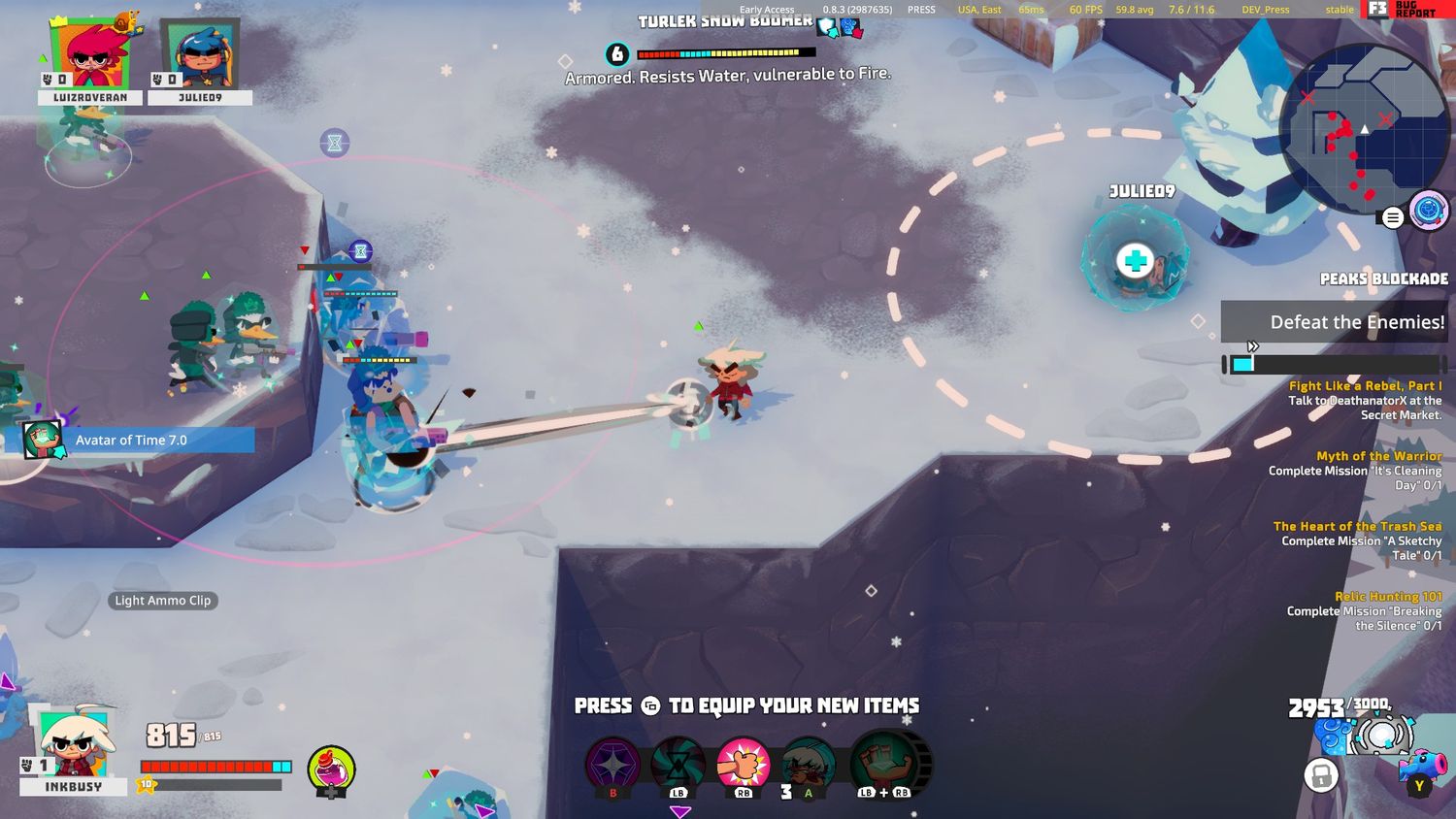Click the Defeat the Enemies objective banner
Image resolution: width=1456 pixels, height=819 pixels.
tap(1334, 322)
